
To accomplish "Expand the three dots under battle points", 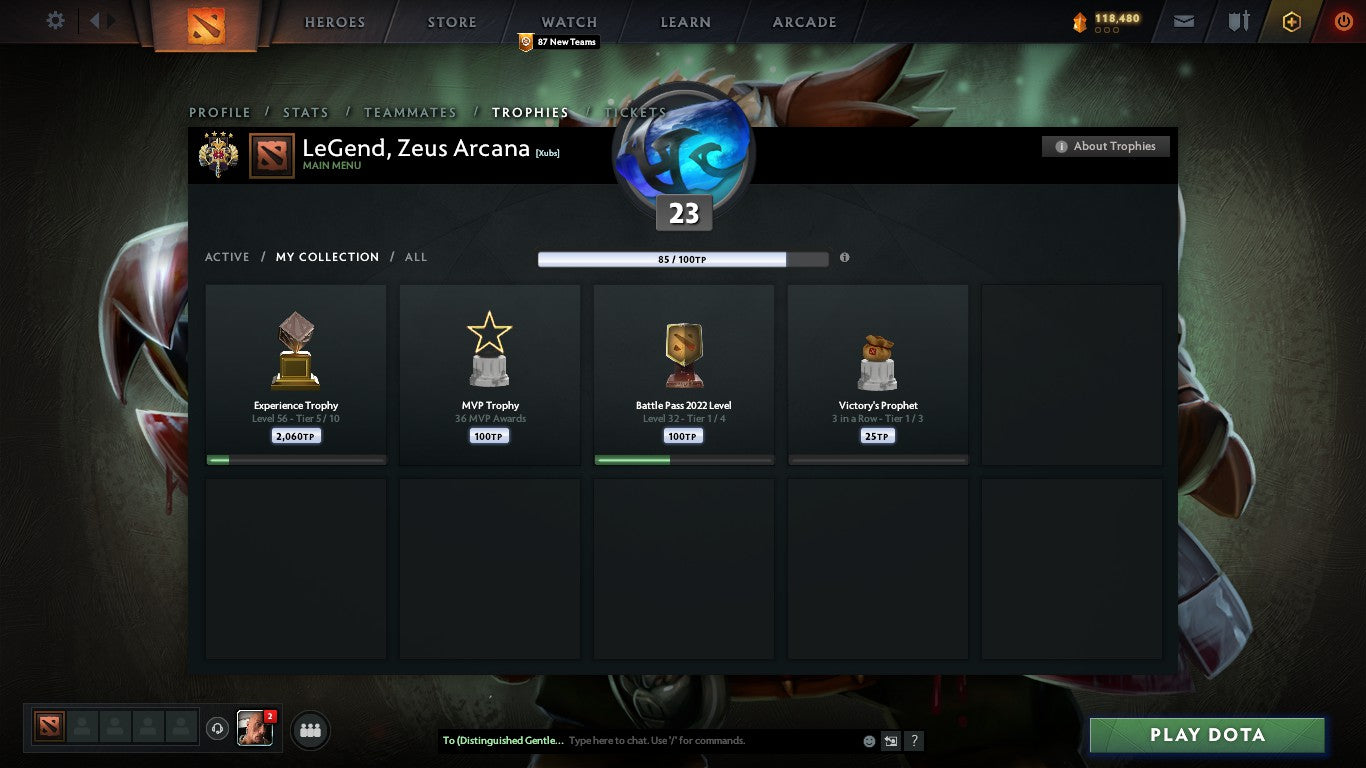I will pyautogui.click(x=1105, y=31).
